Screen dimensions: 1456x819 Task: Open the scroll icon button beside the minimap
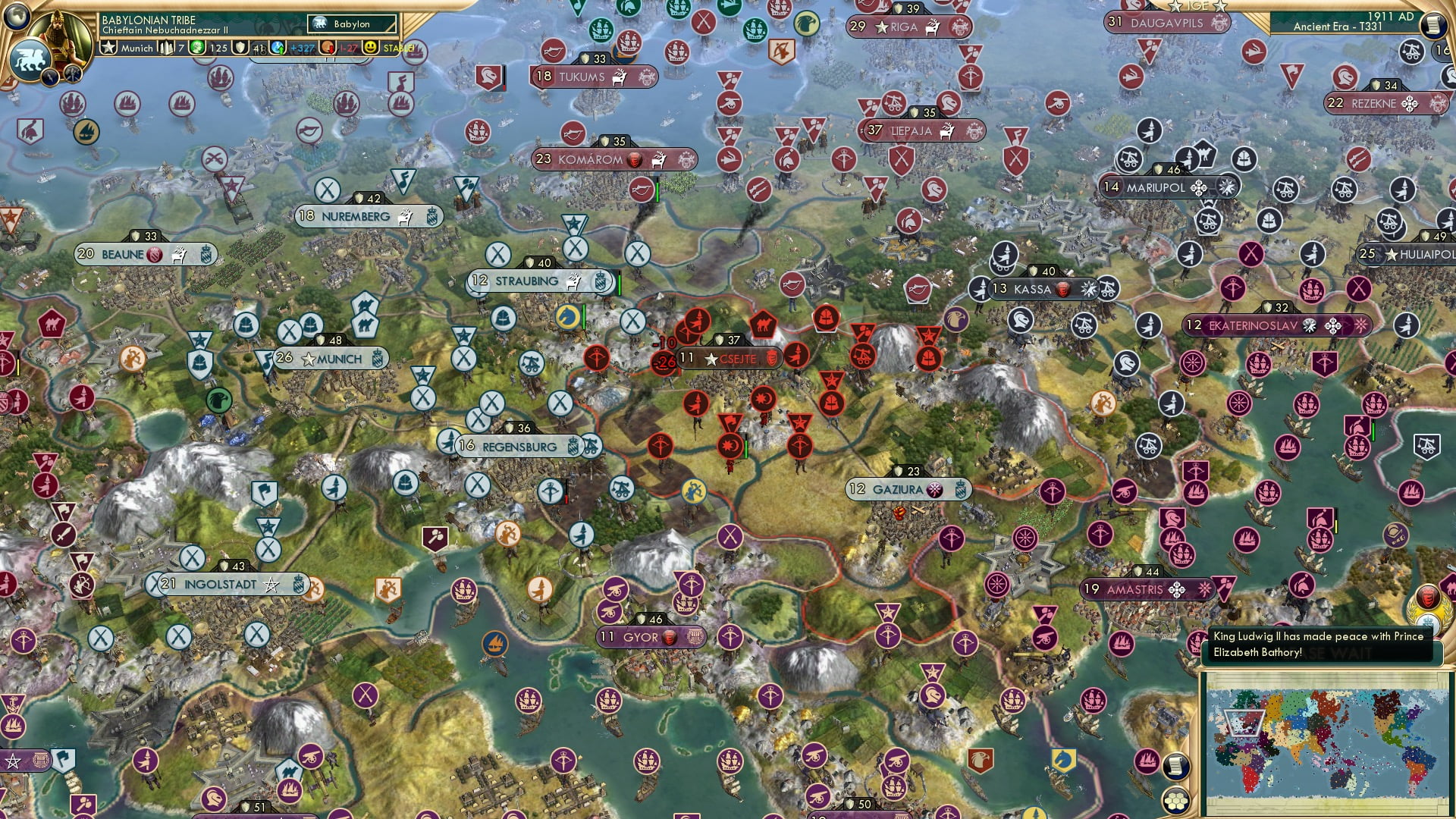(1176, 766)
